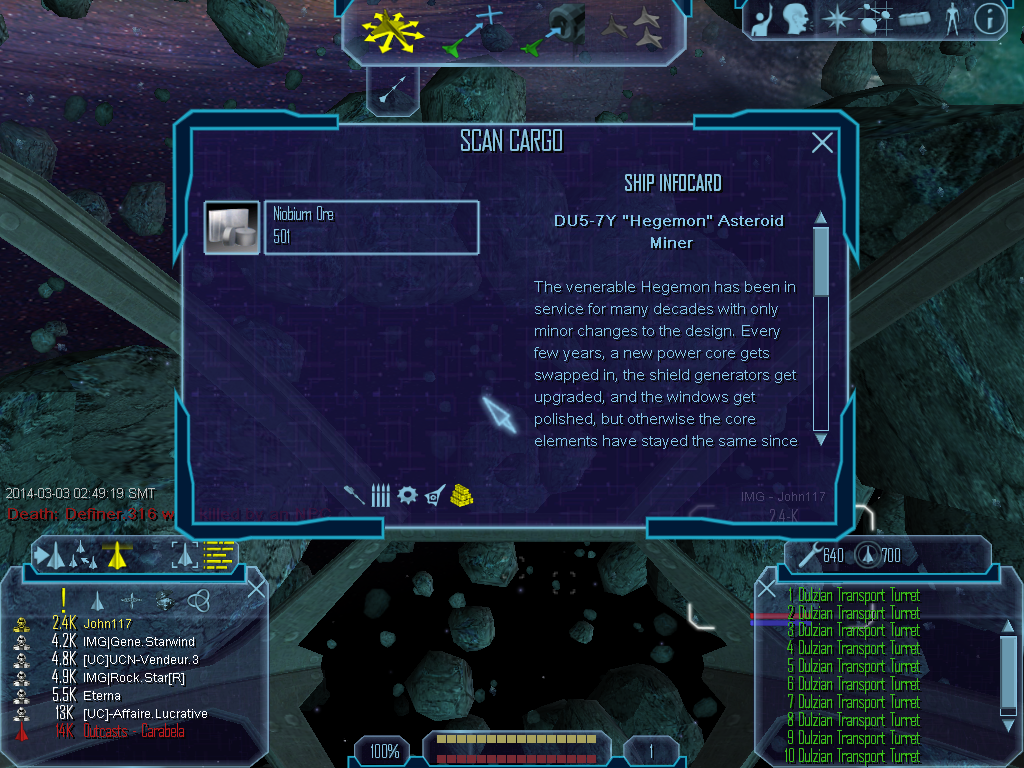
Task: Show the ammunition bullets filter
Action: (380, 494)
